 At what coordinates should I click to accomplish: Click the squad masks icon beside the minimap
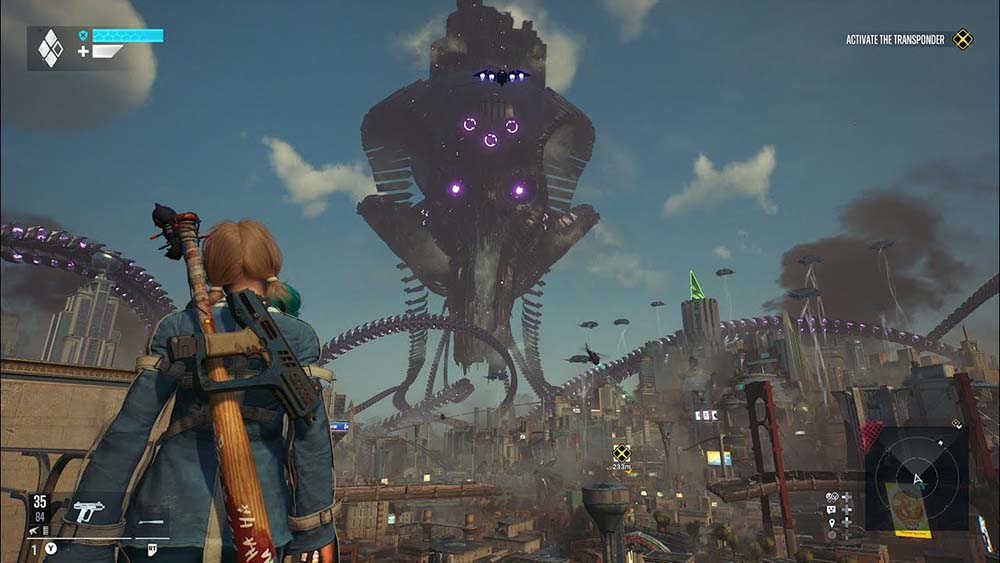point(831,496)
